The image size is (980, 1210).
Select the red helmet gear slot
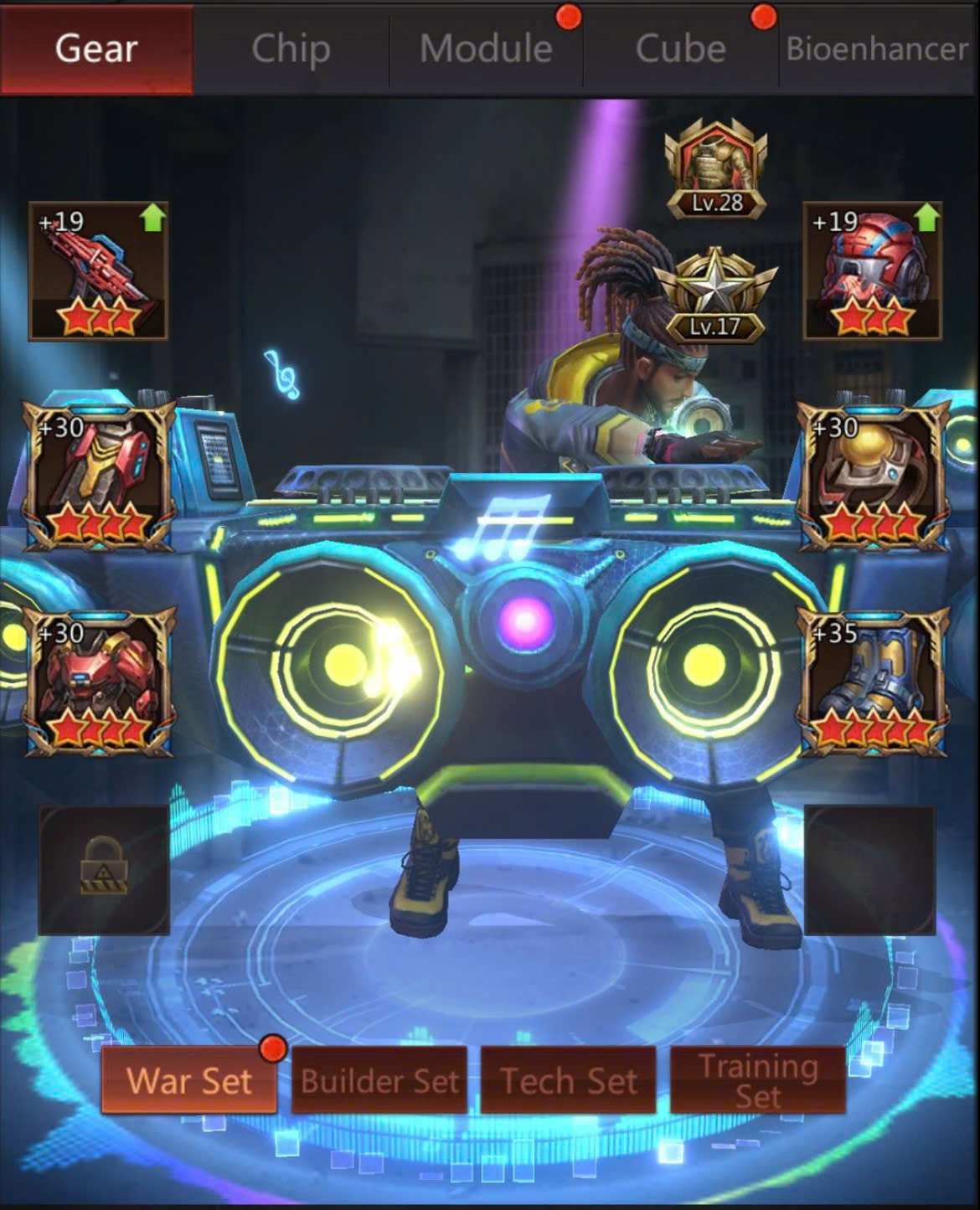[x=873, y=271]
